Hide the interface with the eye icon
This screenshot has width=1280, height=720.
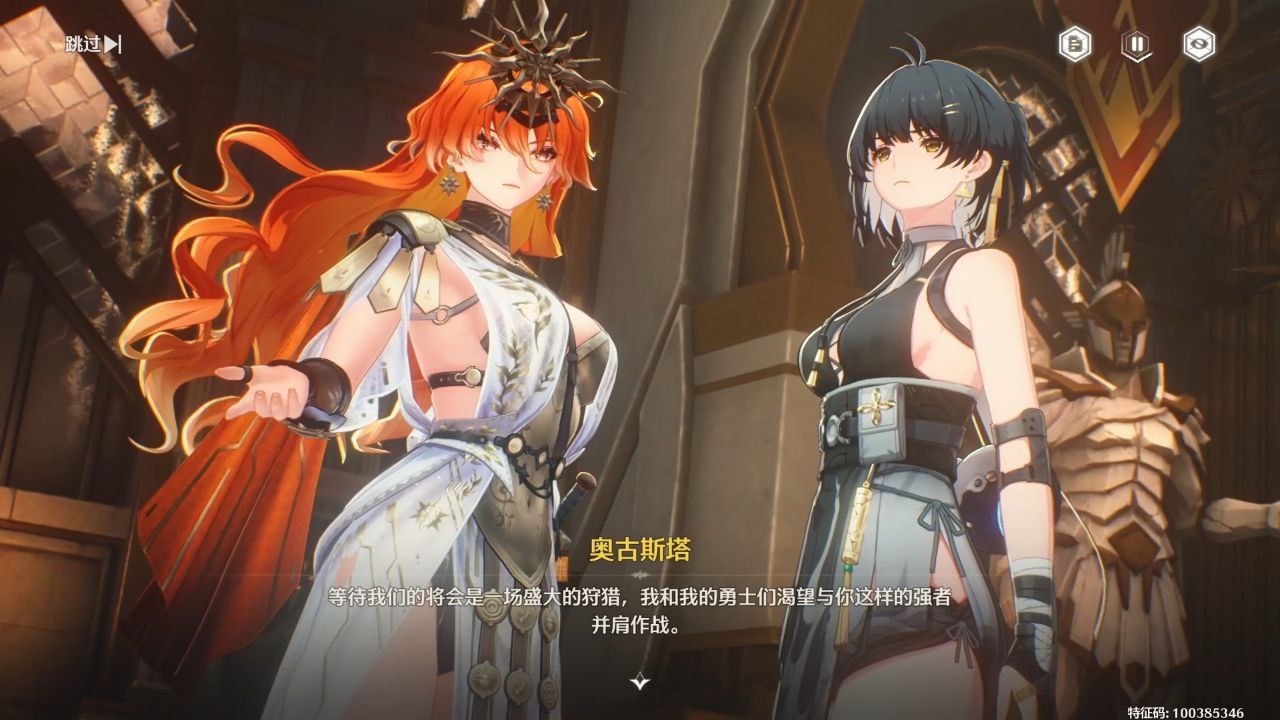pyautogui.click(x=1197, y=44)
